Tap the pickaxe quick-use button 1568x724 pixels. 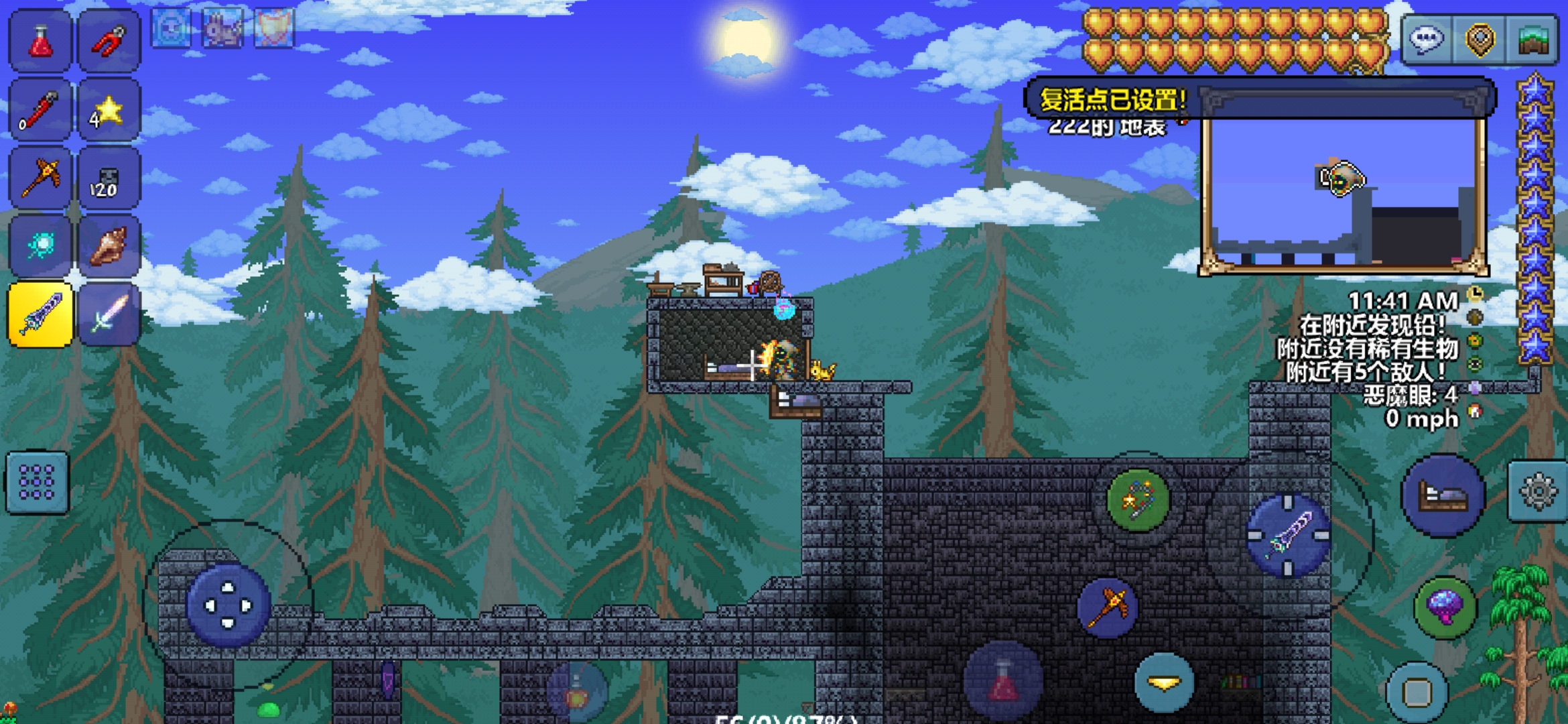[x=1108, y=607]
